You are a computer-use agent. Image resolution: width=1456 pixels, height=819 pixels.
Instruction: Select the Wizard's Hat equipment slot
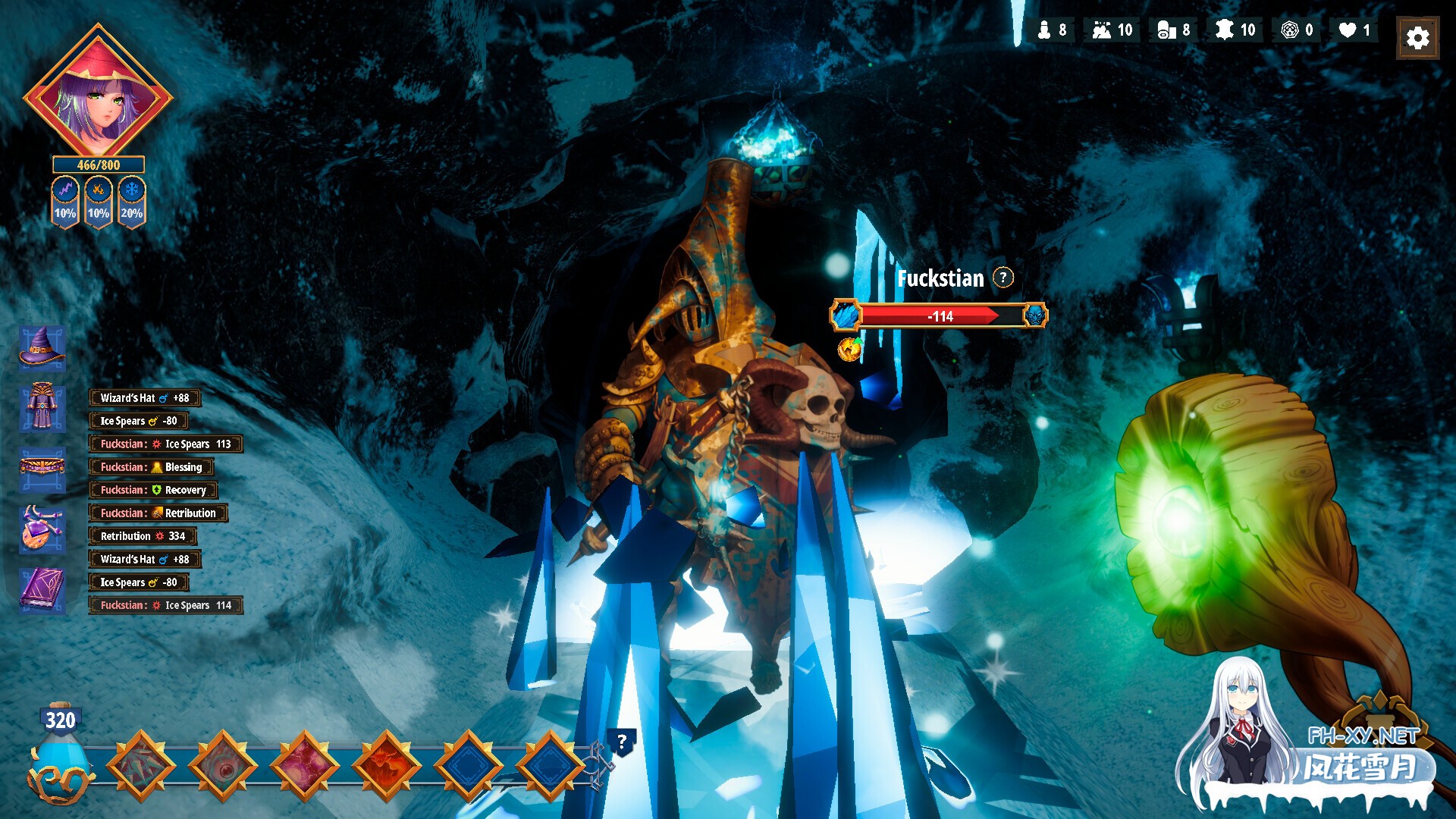coord(42,348)
